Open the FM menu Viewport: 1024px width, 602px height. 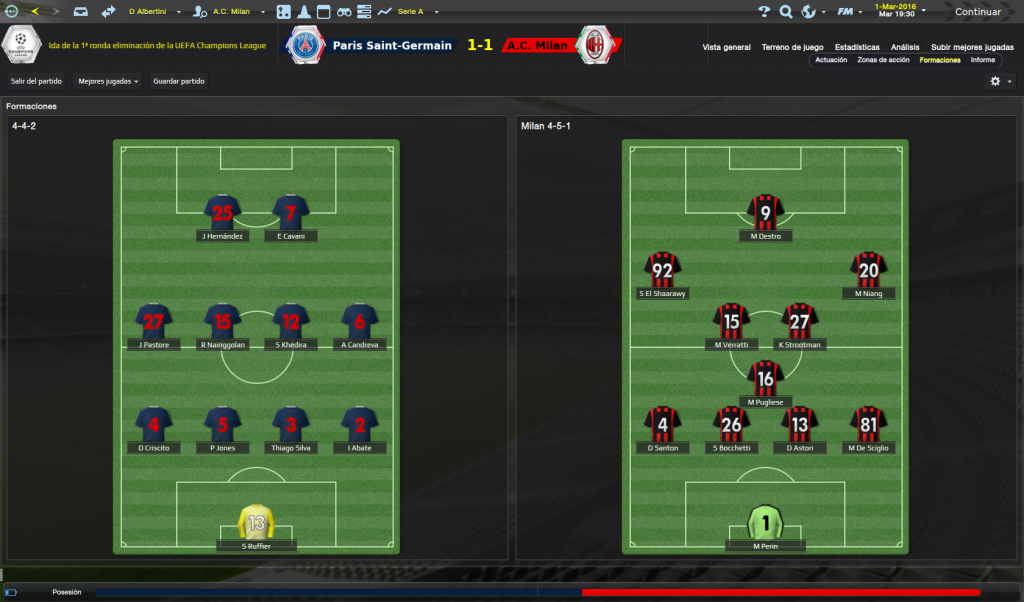point(847,12)
